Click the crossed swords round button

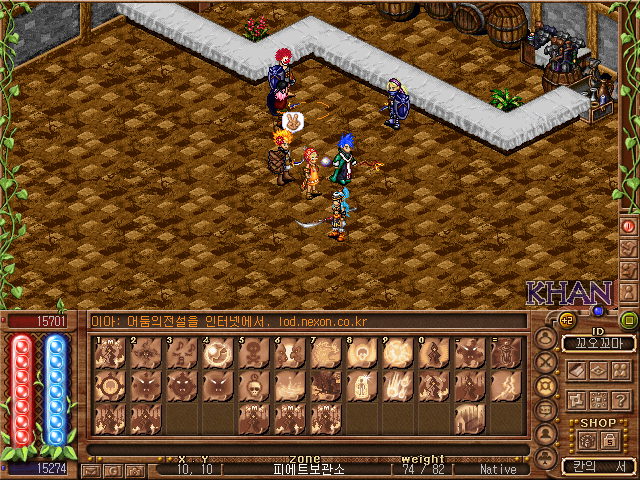pos(546,361)
